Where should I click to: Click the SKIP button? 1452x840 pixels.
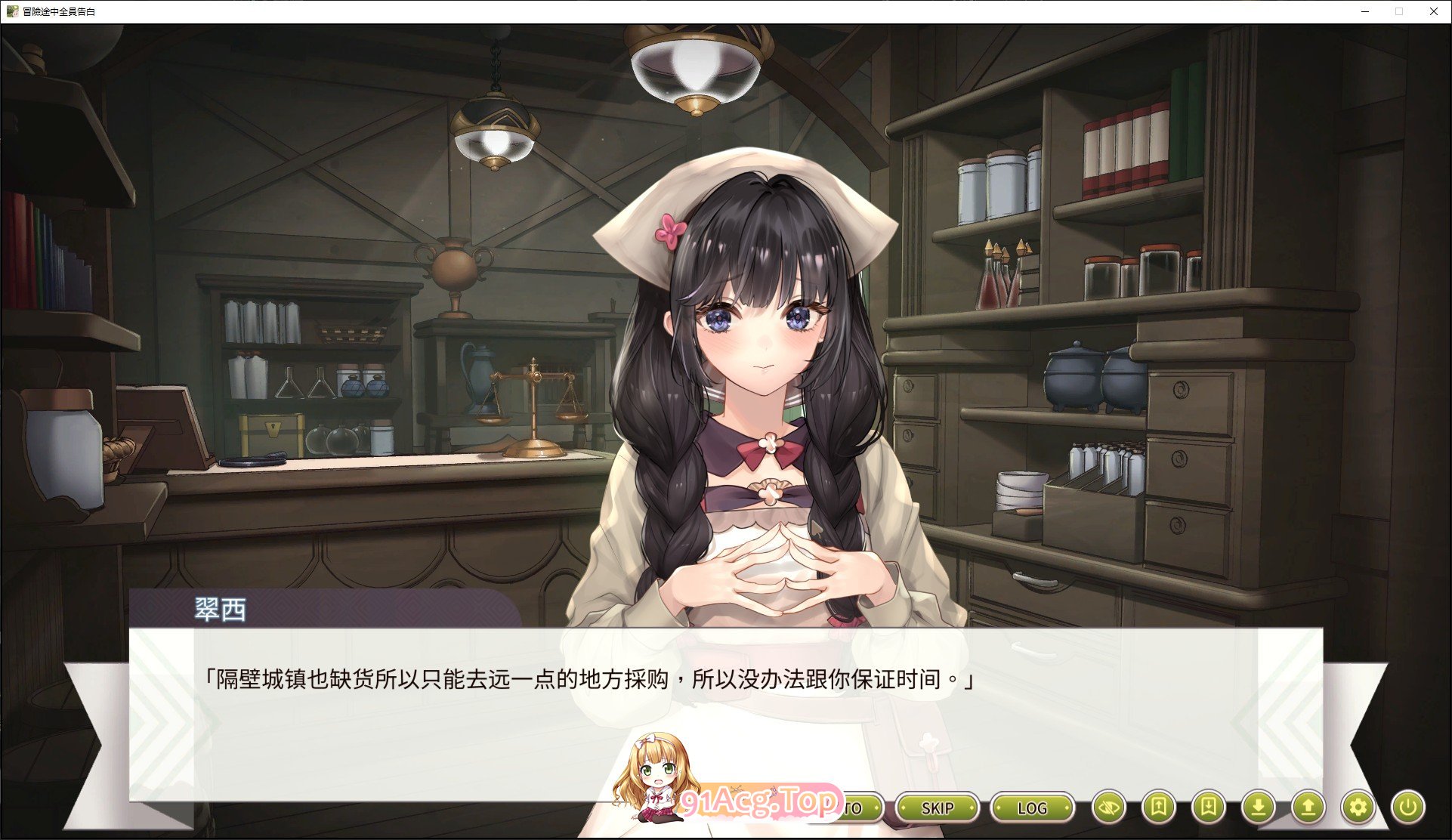point(938,808)
